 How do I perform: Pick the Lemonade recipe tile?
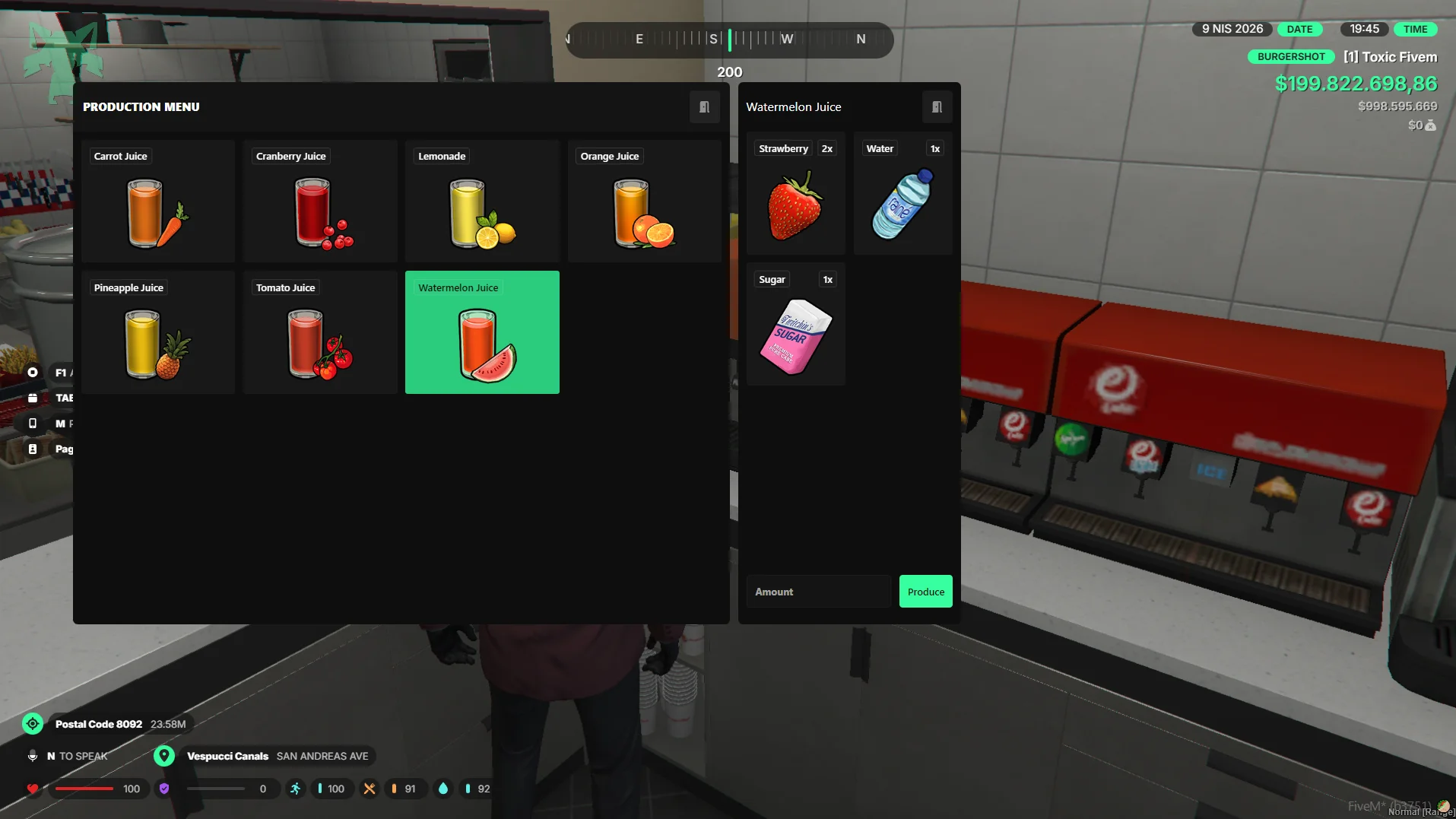click(x=482, y=202)
